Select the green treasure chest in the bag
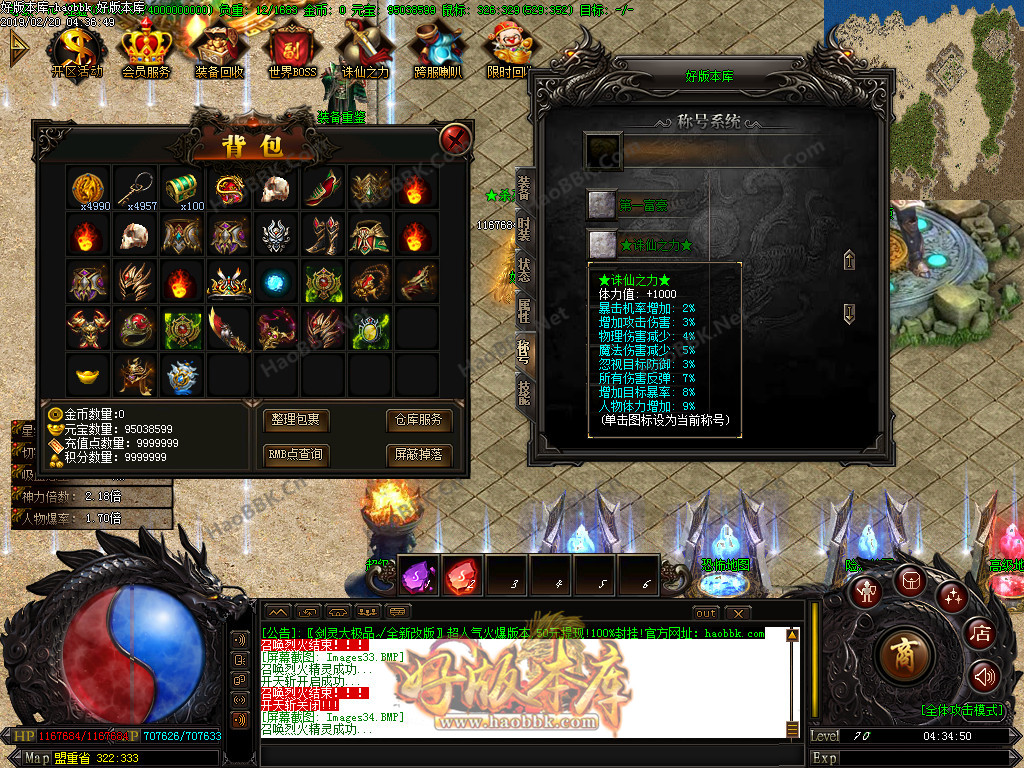This screenshot has width=1024, height=768. [181, 187]
